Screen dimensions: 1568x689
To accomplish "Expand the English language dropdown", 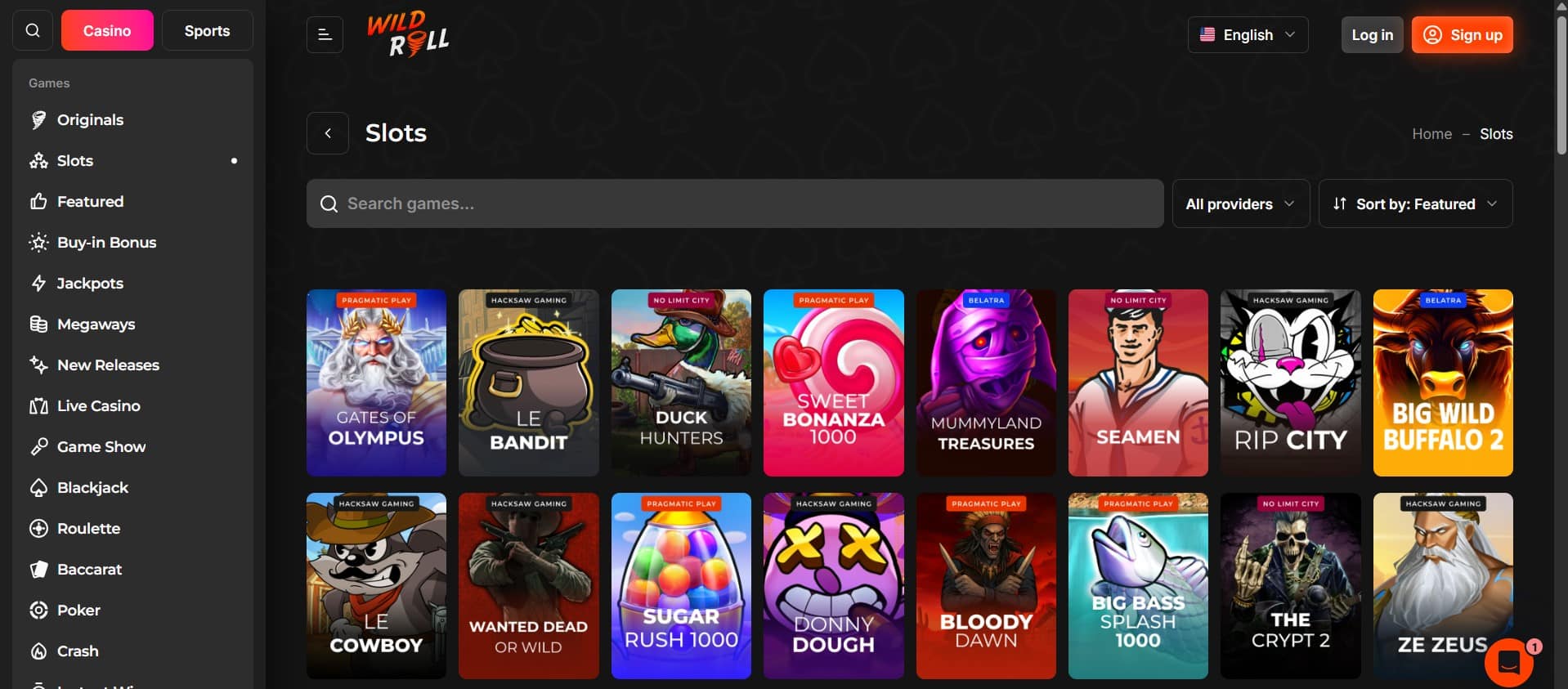I will [1247, 34].
